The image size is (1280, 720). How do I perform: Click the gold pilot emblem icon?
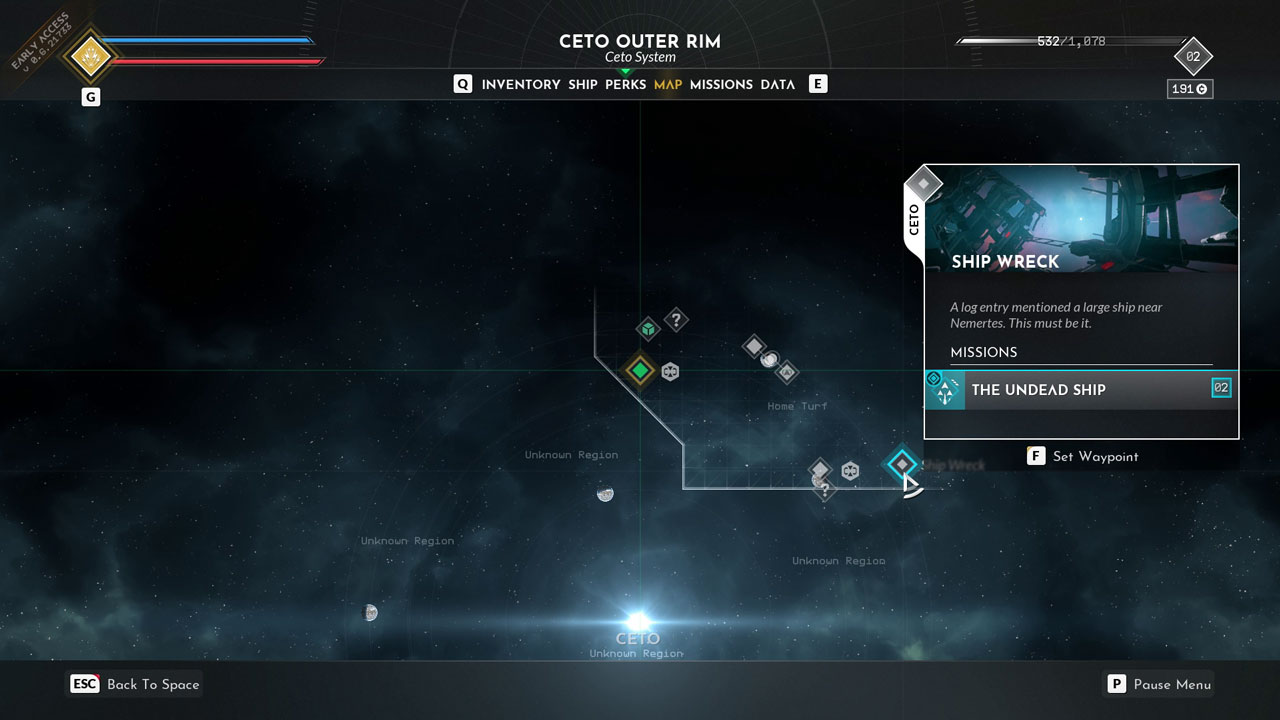91,56
